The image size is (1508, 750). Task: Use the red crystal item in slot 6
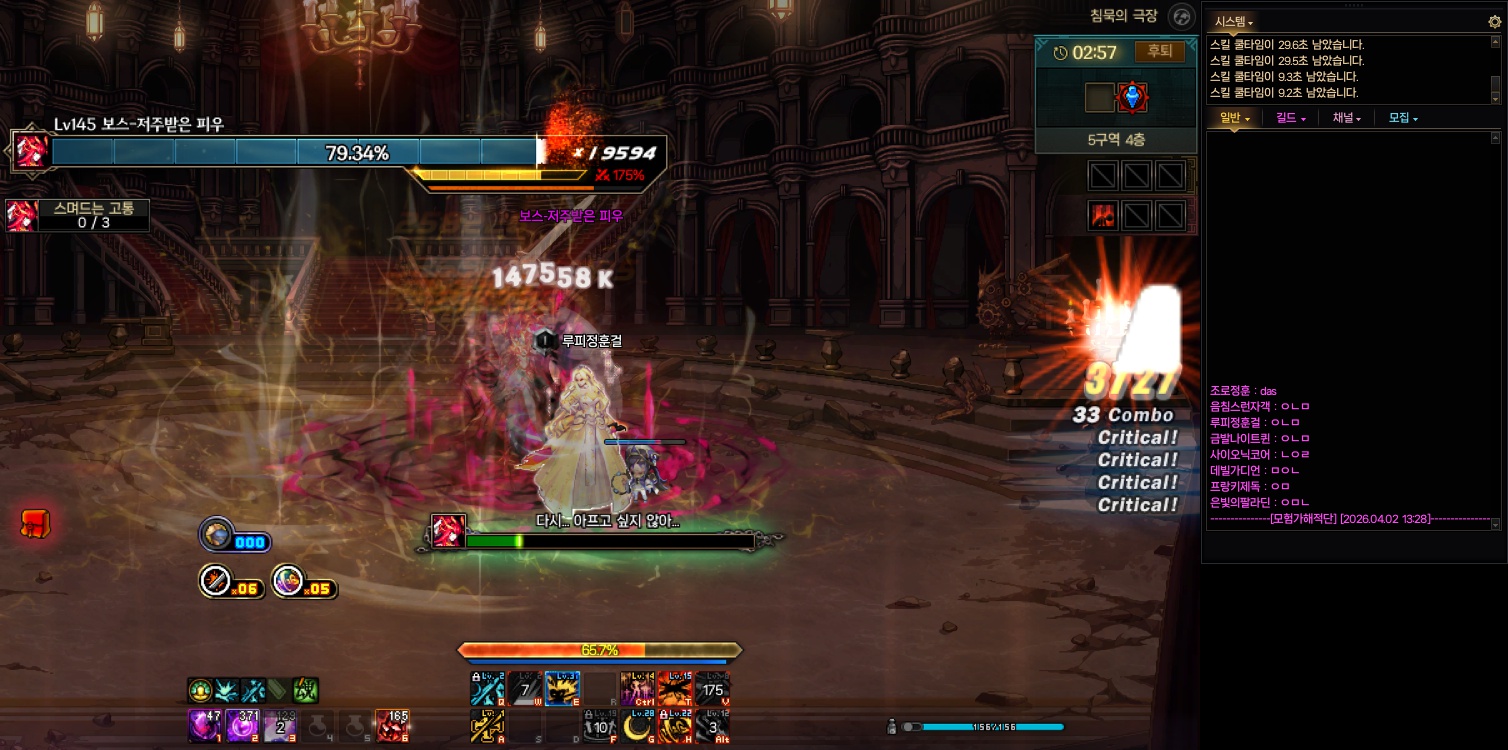(391, 725)
